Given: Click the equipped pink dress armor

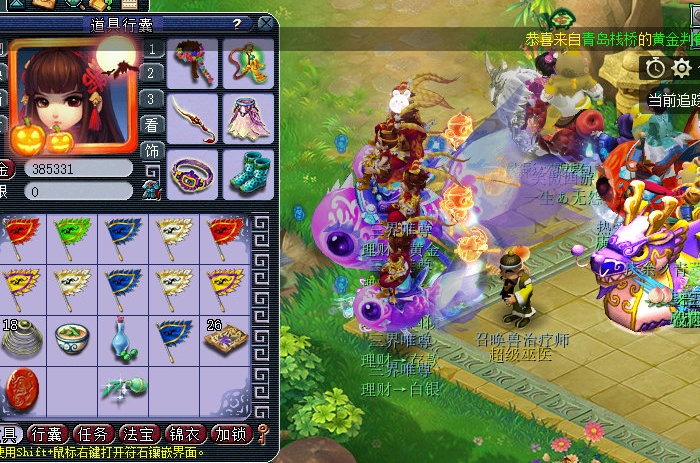Looking at the screenshot, I should (248, 118).
